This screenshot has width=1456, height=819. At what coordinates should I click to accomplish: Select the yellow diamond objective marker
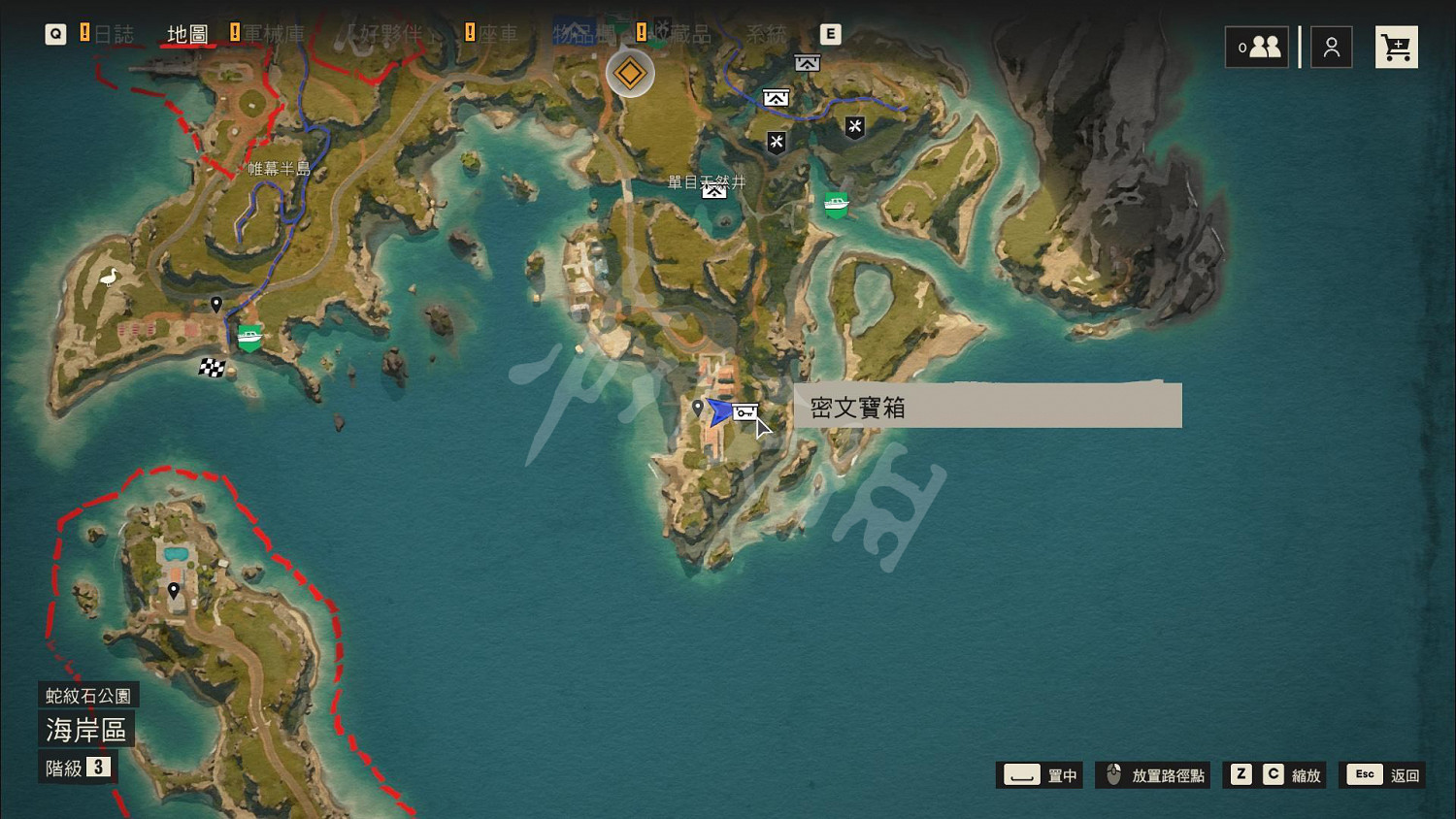tap(630, 73)
